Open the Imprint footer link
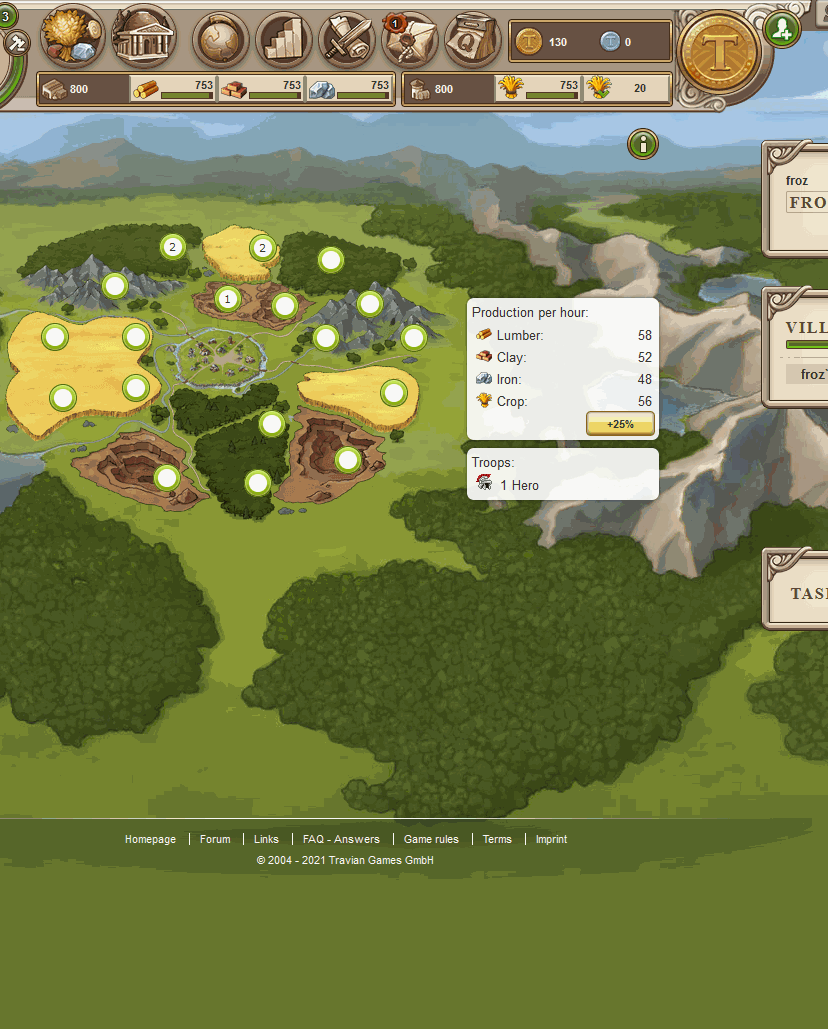The height and width of the screenshot is (1029, 828). click(551, 839)
